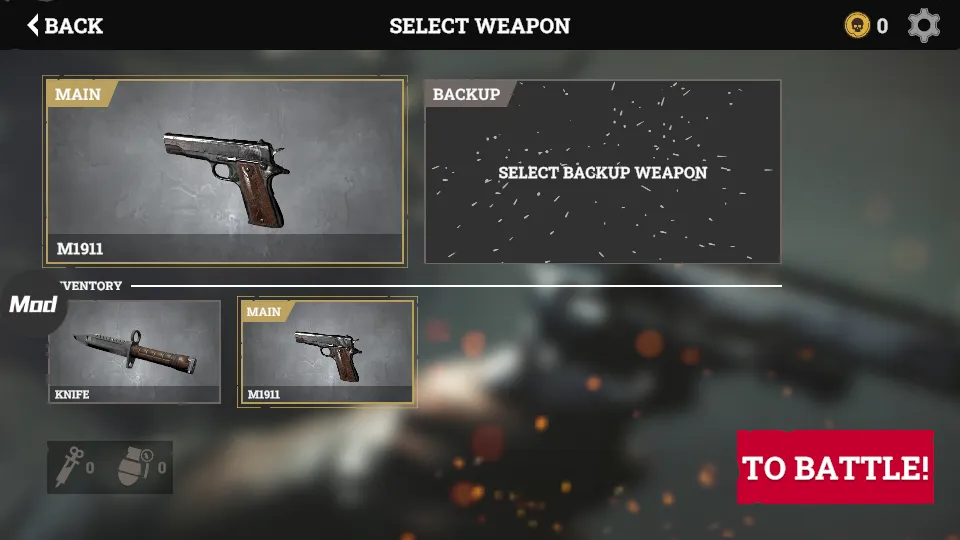Pick the Knife from the inventory

[x=134, y=352]
